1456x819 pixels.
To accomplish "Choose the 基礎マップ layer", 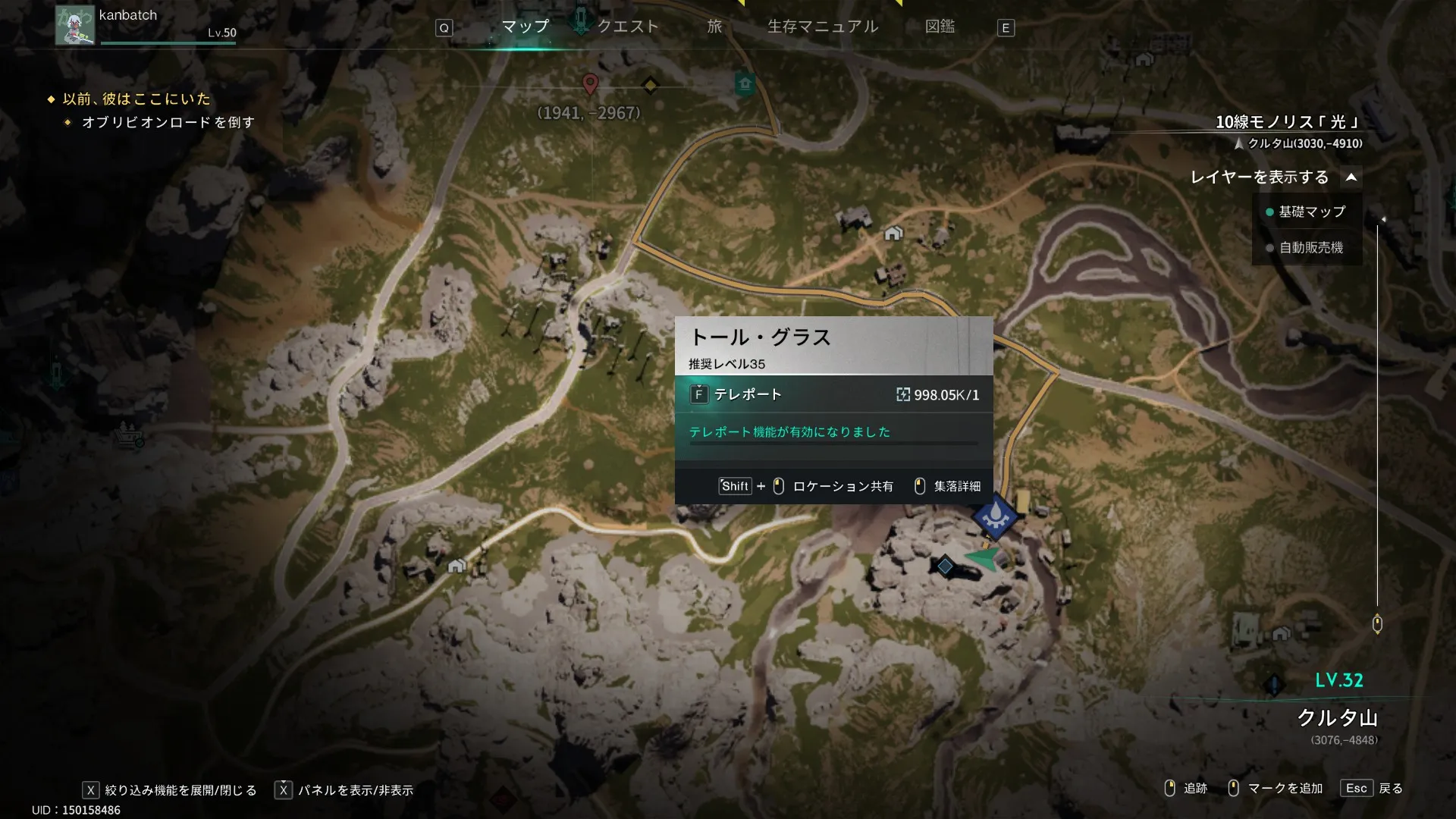I will coord(1311,212).
